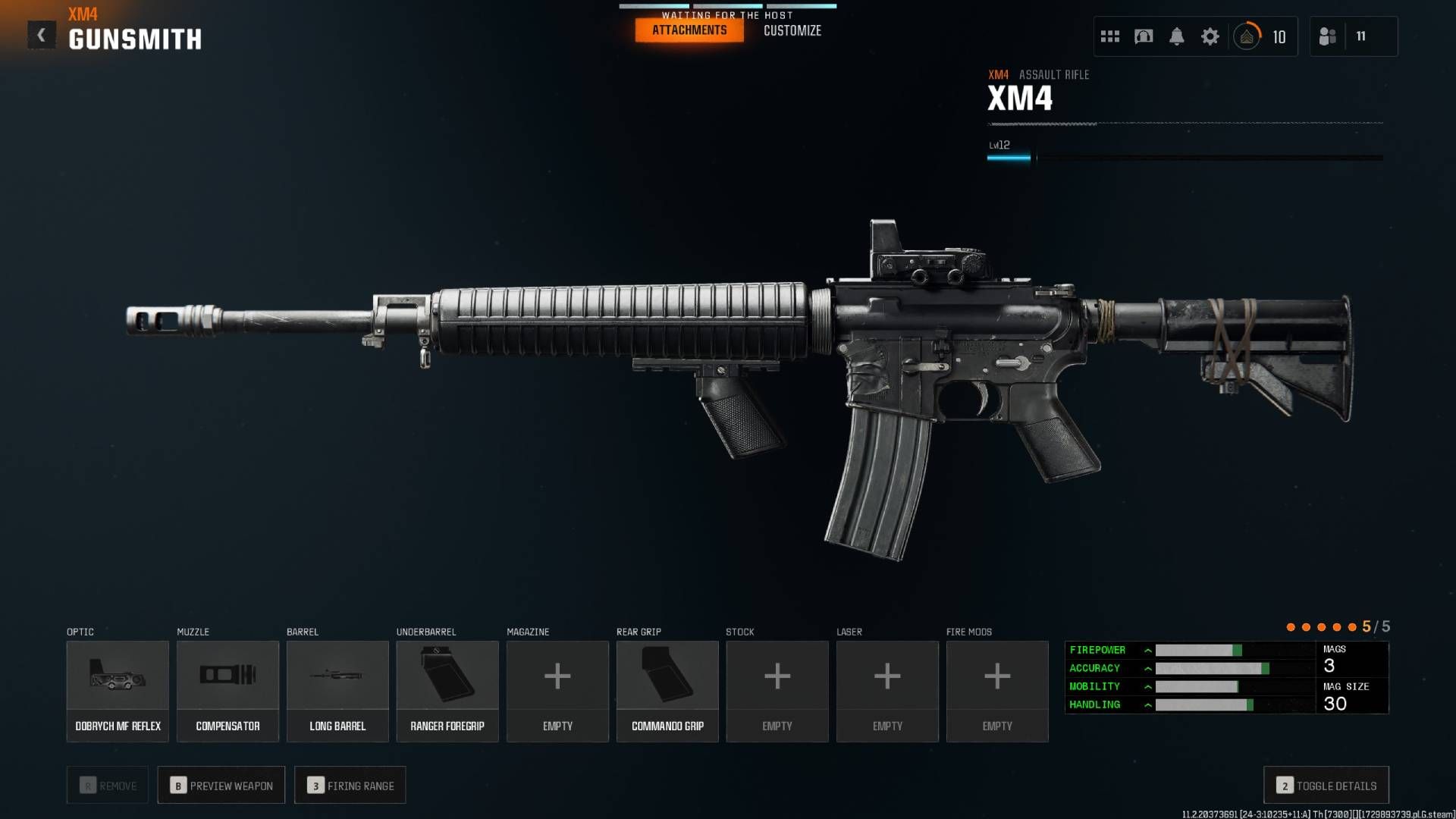Open voice chat headset options
This screenshot has height=819, width=1456.
pyautogui.click(x=1144, y=36)
